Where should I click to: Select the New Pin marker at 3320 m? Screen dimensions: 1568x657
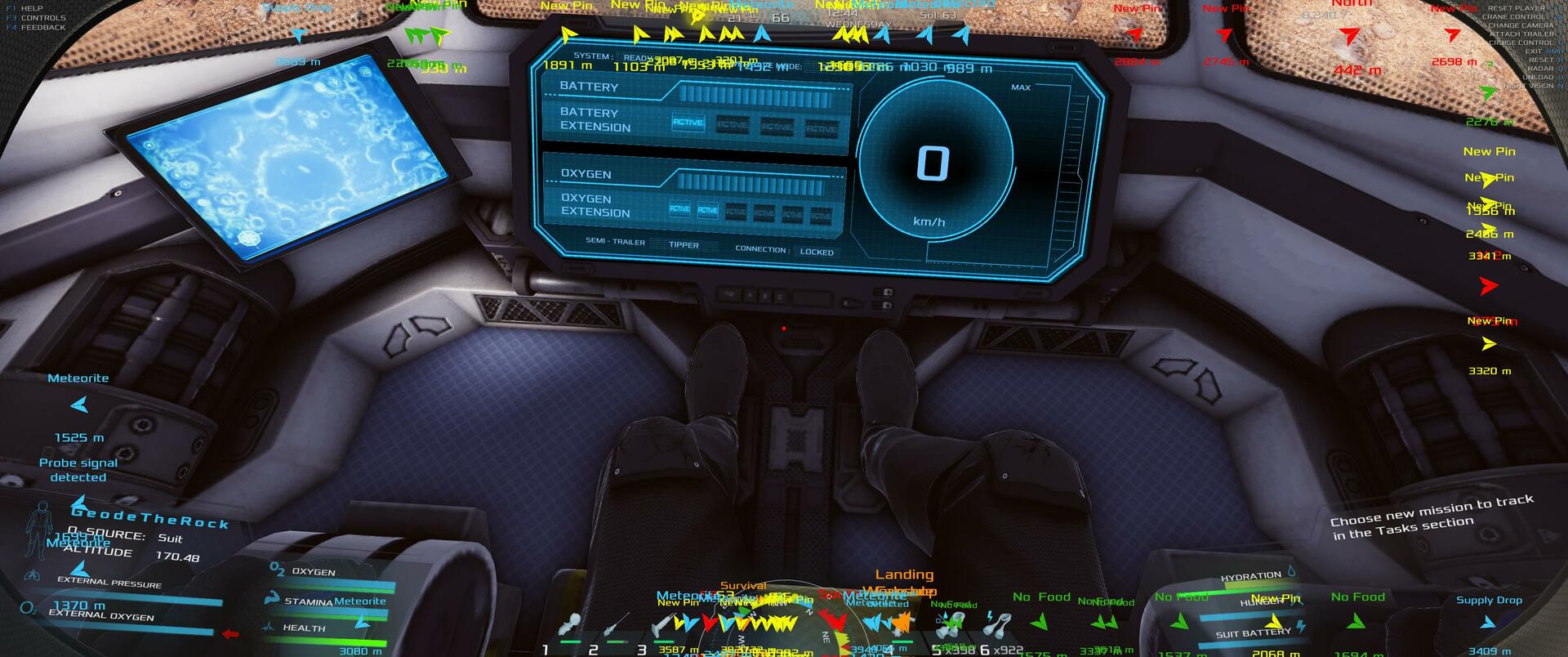pyautogui.click(x=1489, y=345)
